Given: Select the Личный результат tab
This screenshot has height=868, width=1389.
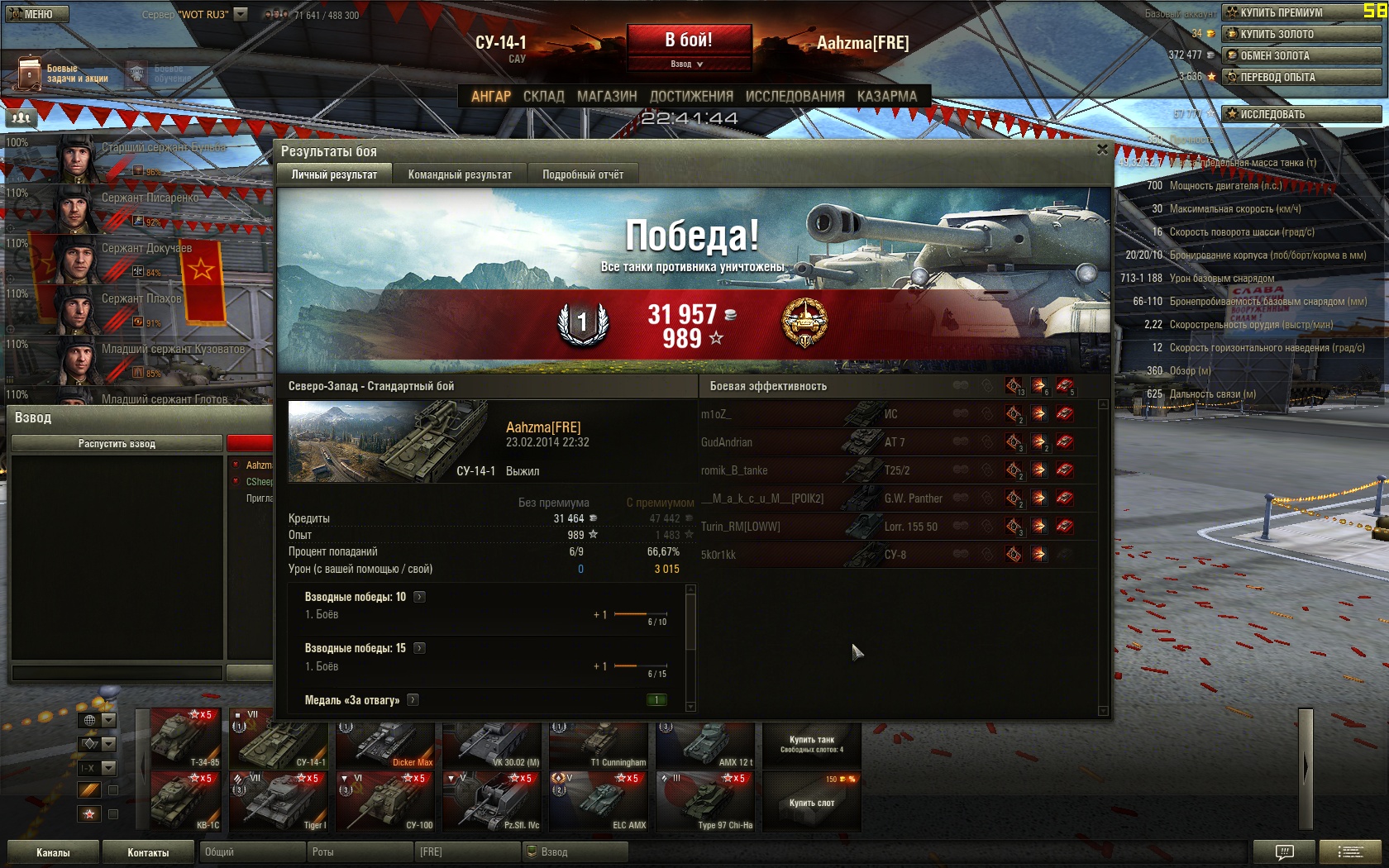Looking at the screenshot, I should click(334, 174).
